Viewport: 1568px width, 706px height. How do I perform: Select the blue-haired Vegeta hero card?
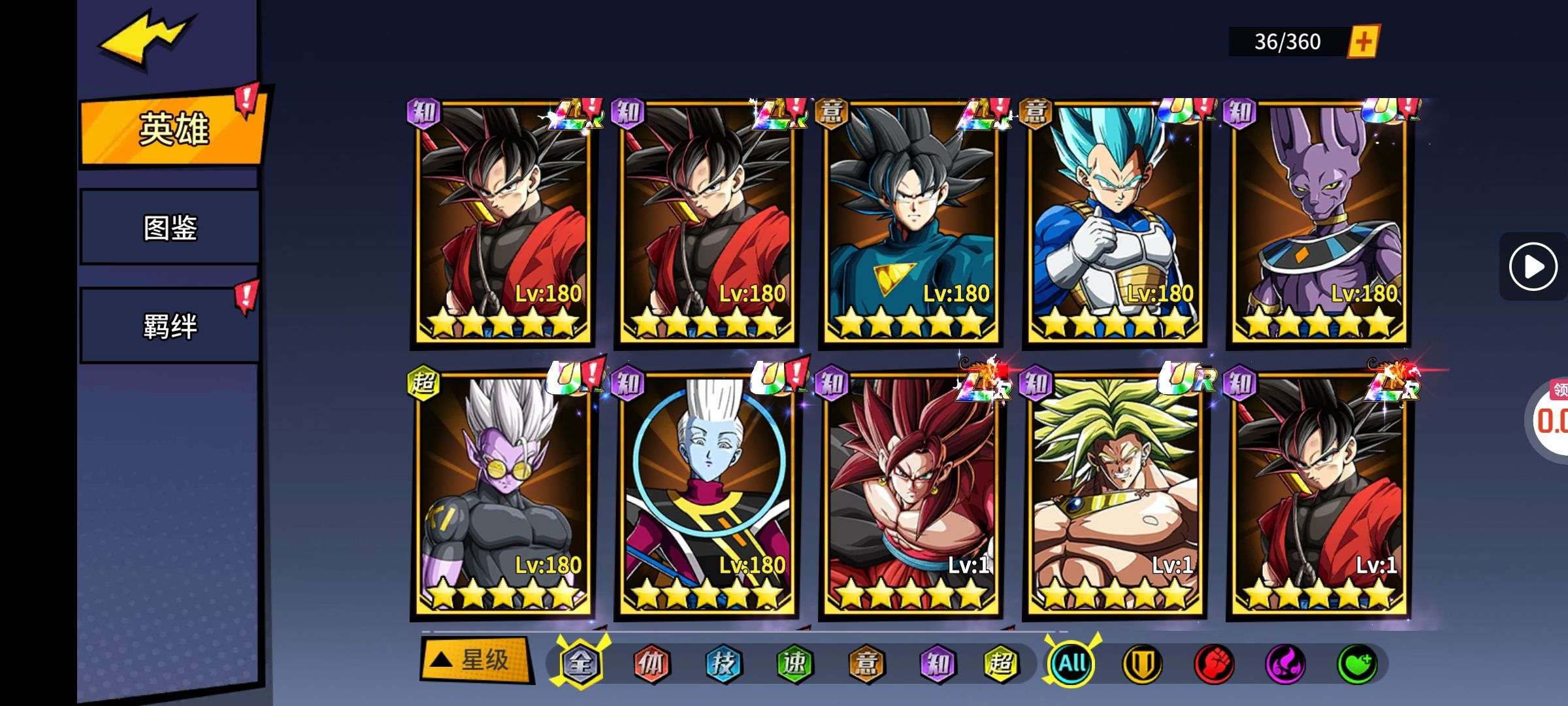pyautogui.click(x=1115, y=222)
